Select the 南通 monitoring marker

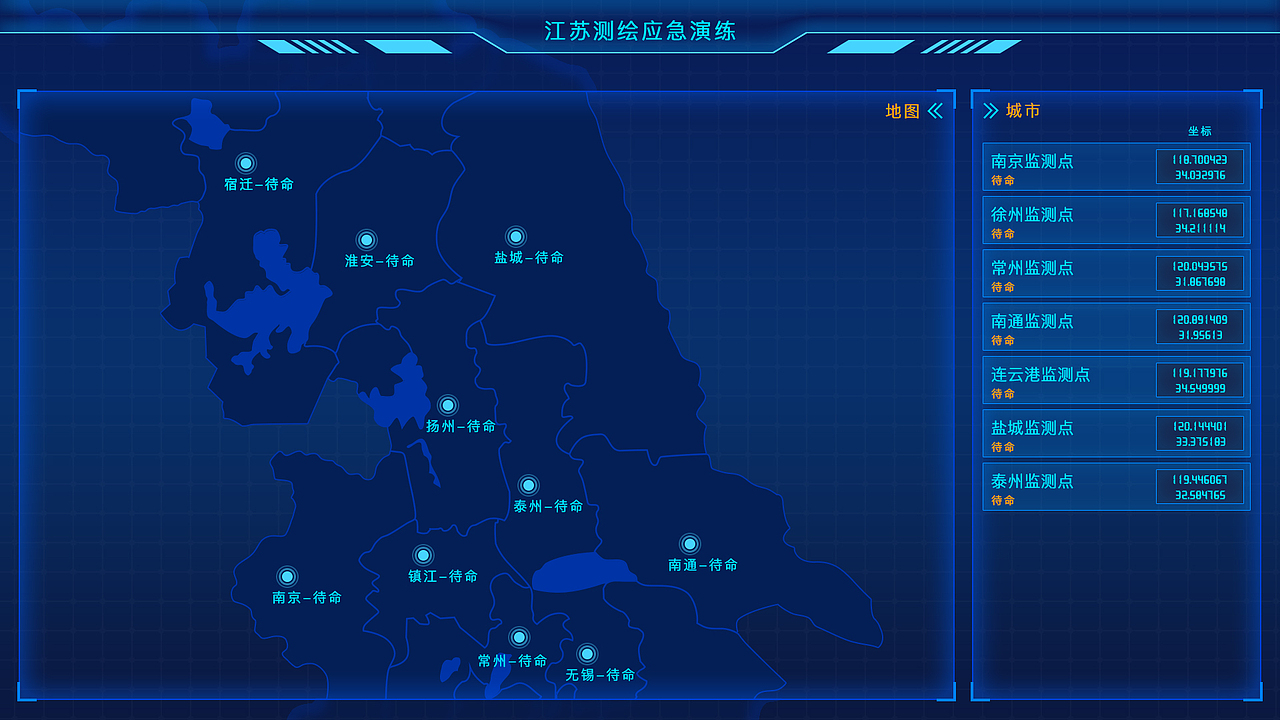click(x=688, y=544)
